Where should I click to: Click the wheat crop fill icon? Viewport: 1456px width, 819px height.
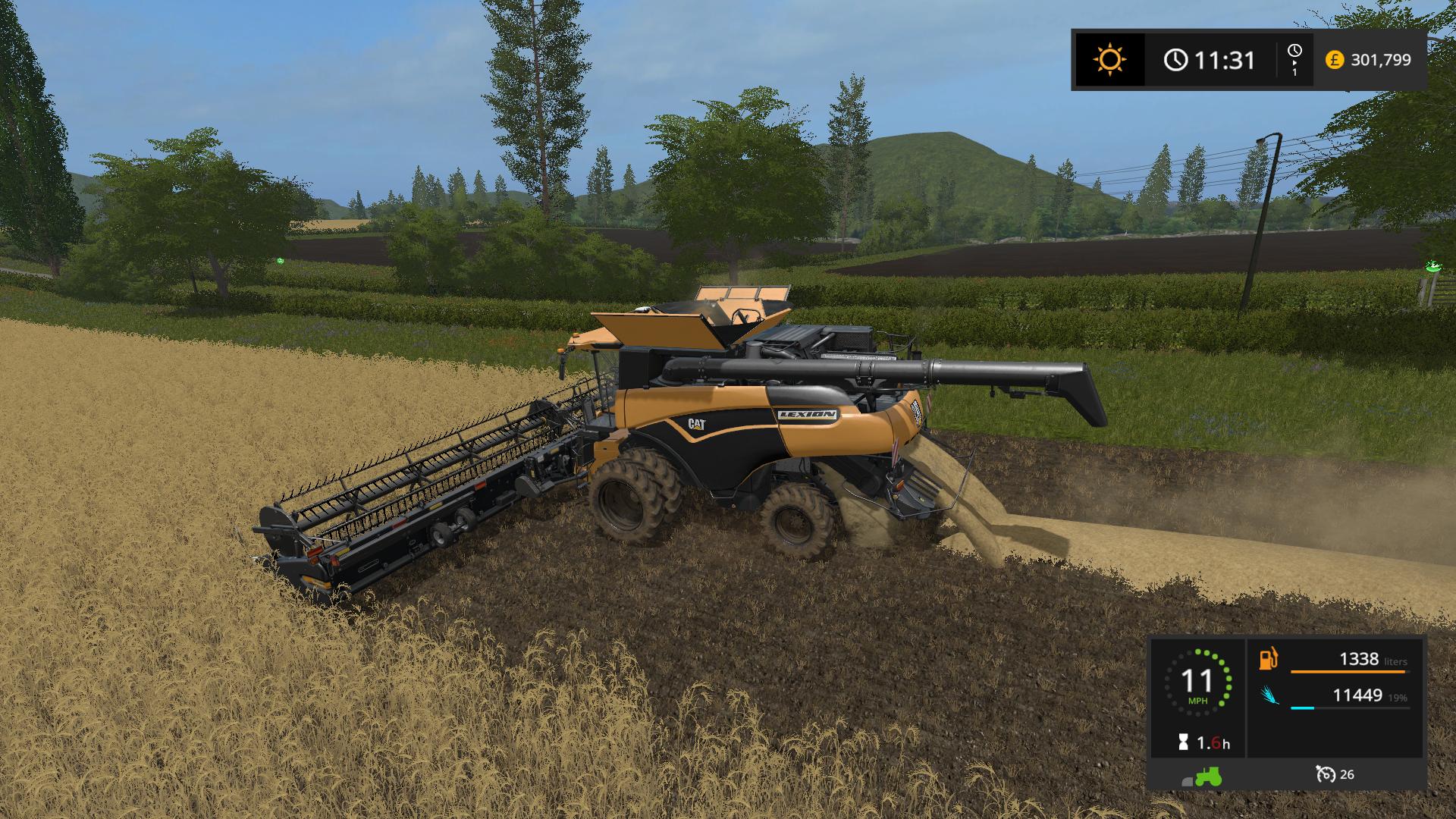coord(1269,695)
